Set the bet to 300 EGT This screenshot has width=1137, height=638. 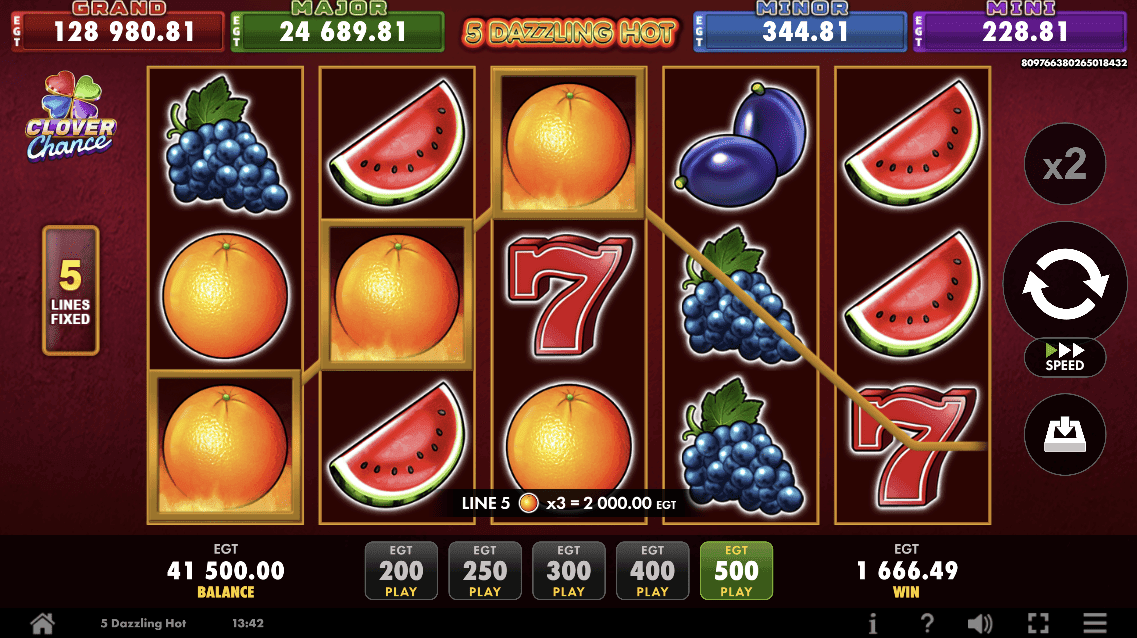coord(569,572)
